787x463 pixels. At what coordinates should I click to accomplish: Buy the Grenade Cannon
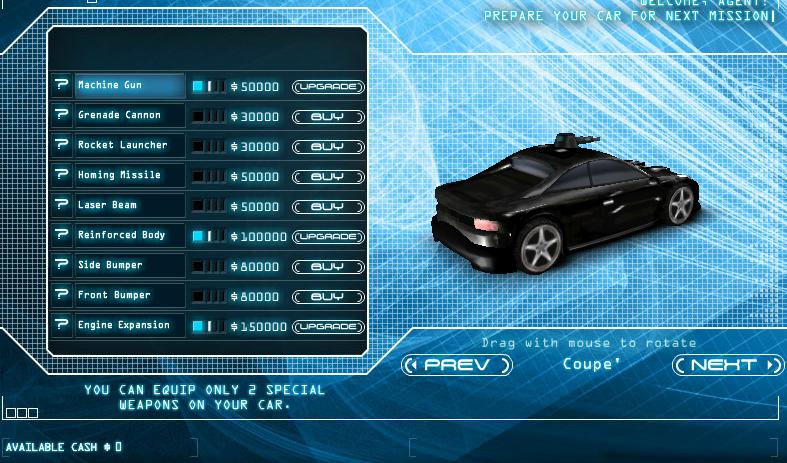tap(328, 117)
